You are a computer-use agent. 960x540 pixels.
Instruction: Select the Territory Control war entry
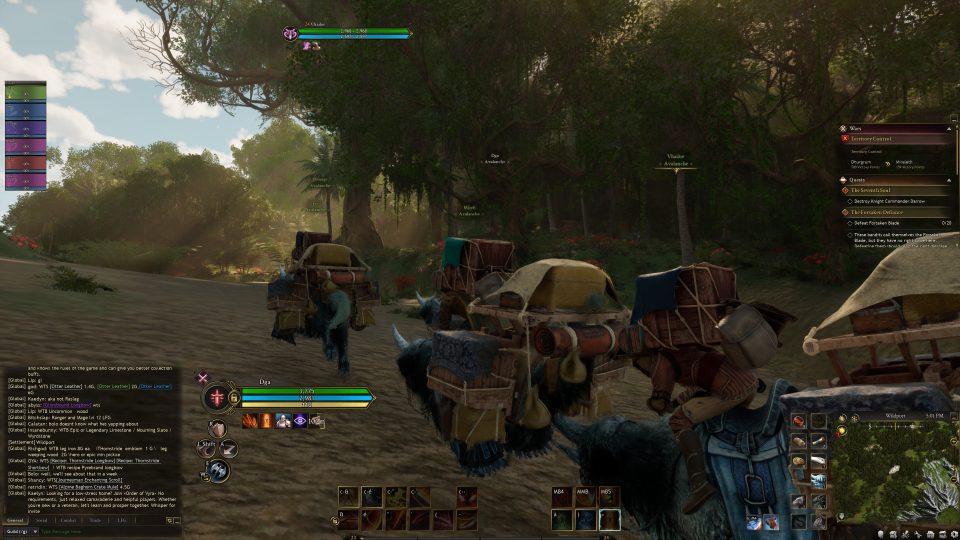coord(871,139)
